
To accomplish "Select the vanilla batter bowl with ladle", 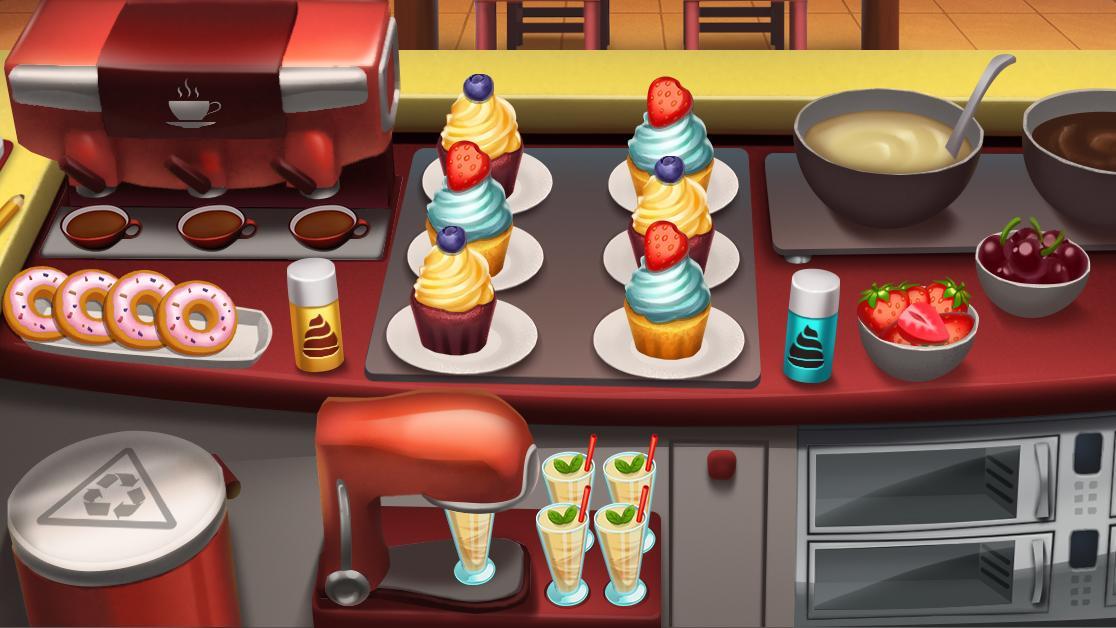I will [886, 155].
